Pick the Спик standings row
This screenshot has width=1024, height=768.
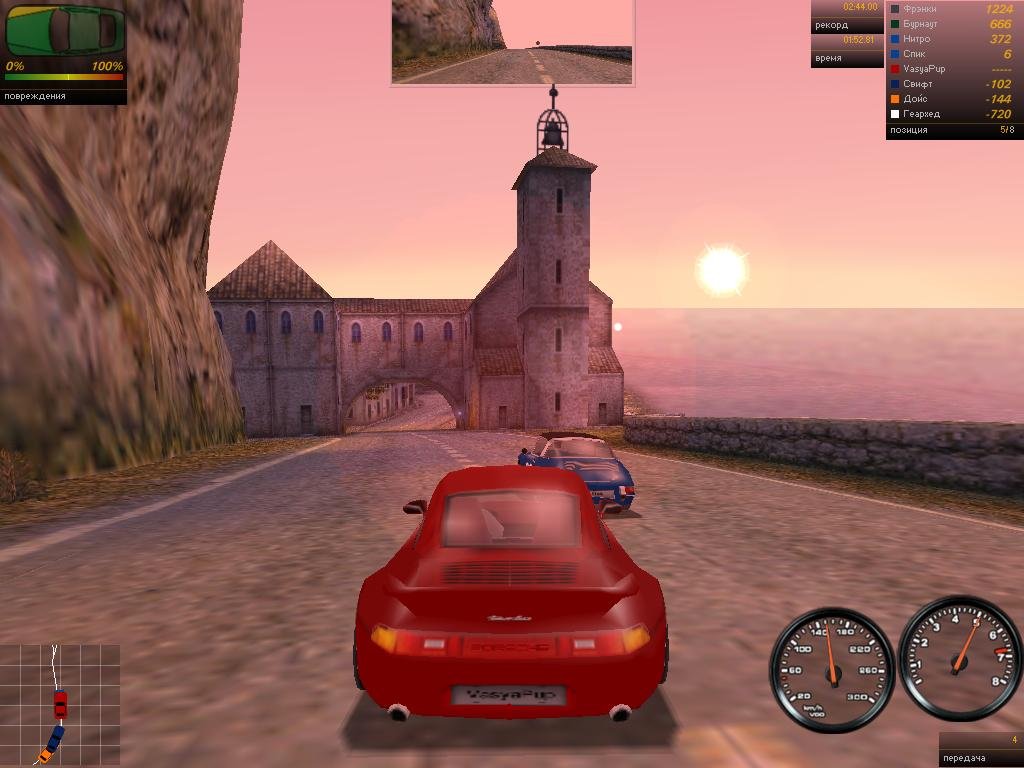pyautogui.click(x=952, y=54)
